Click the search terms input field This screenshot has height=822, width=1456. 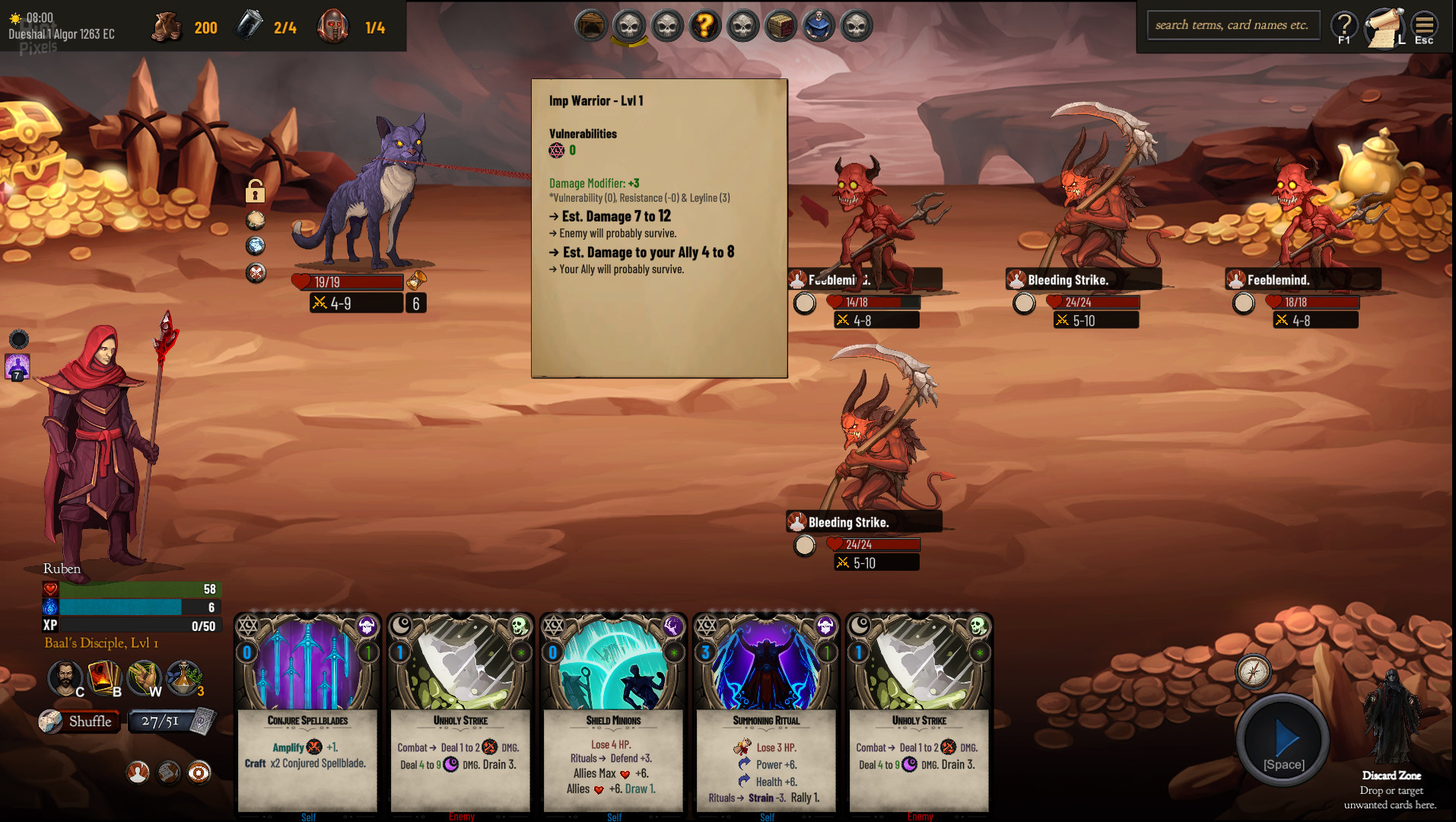point(1232,25)
